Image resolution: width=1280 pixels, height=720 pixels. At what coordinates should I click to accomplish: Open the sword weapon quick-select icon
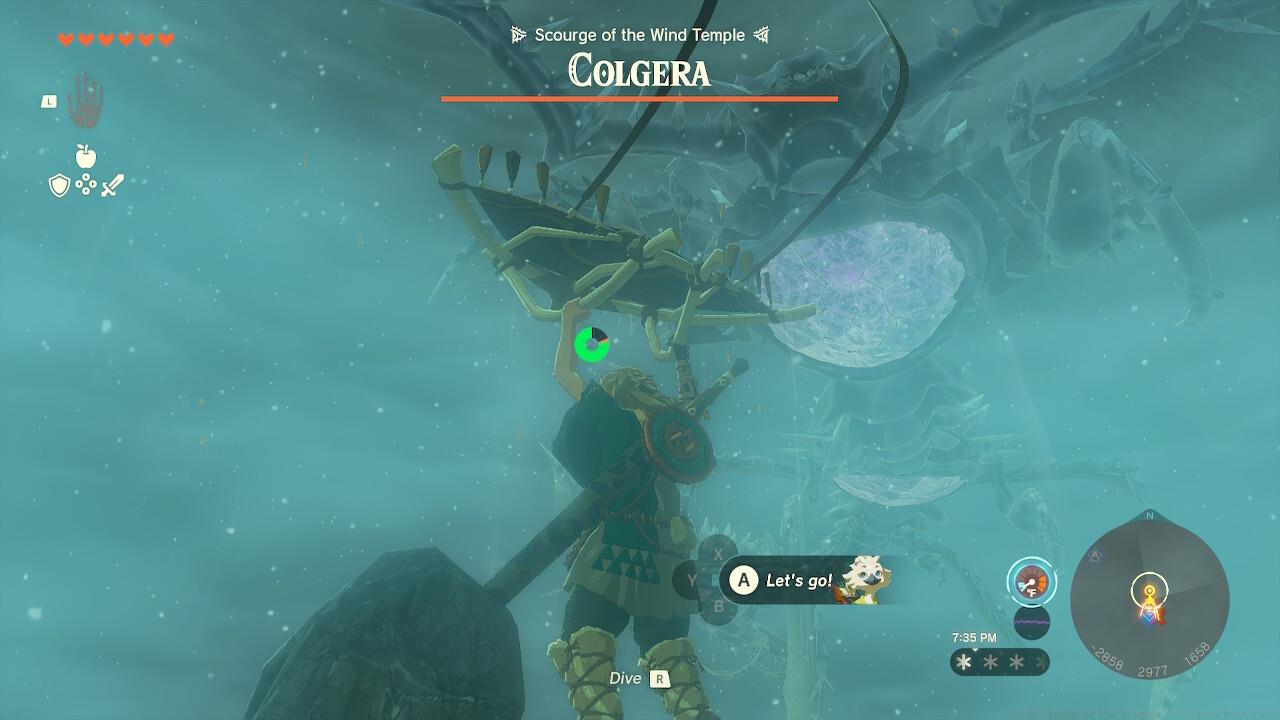[112, 185]
